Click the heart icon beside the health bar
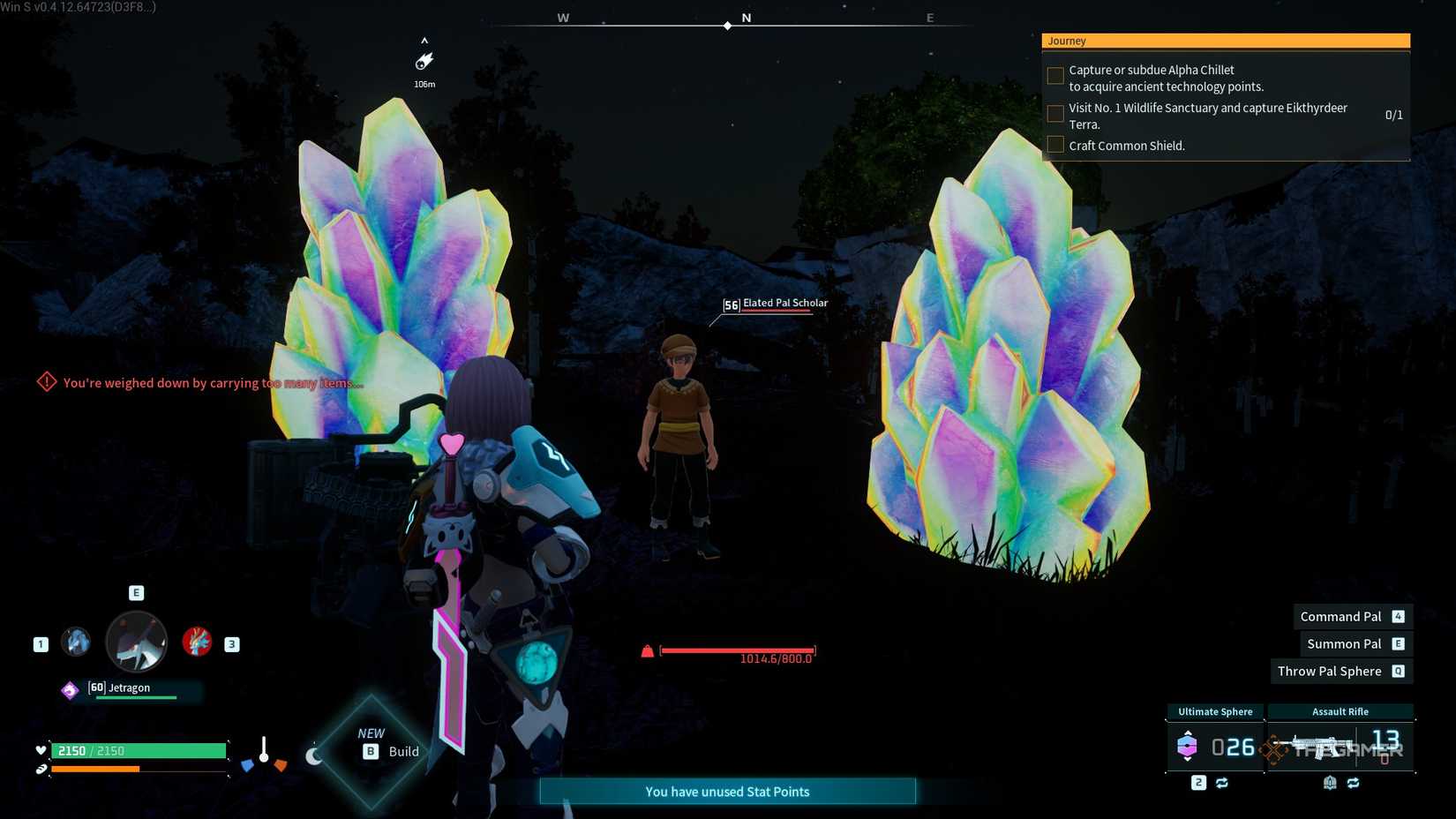 (39, 749)
